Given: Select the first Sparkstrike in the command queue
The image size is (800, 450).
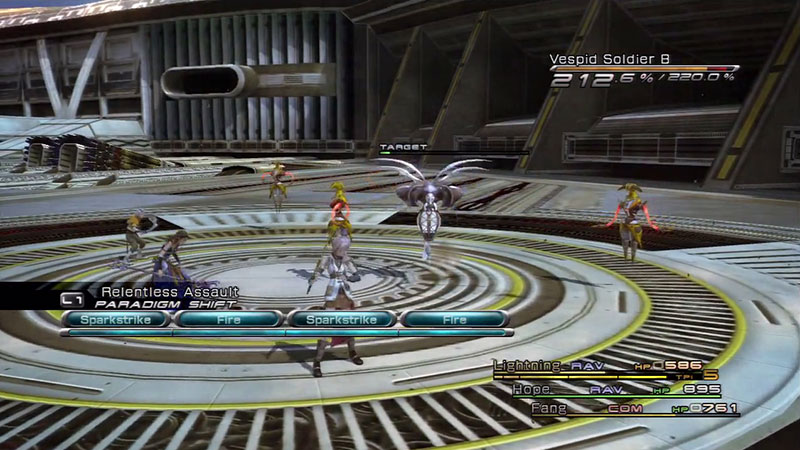Looking at the screenshot, I should (116, 320).
